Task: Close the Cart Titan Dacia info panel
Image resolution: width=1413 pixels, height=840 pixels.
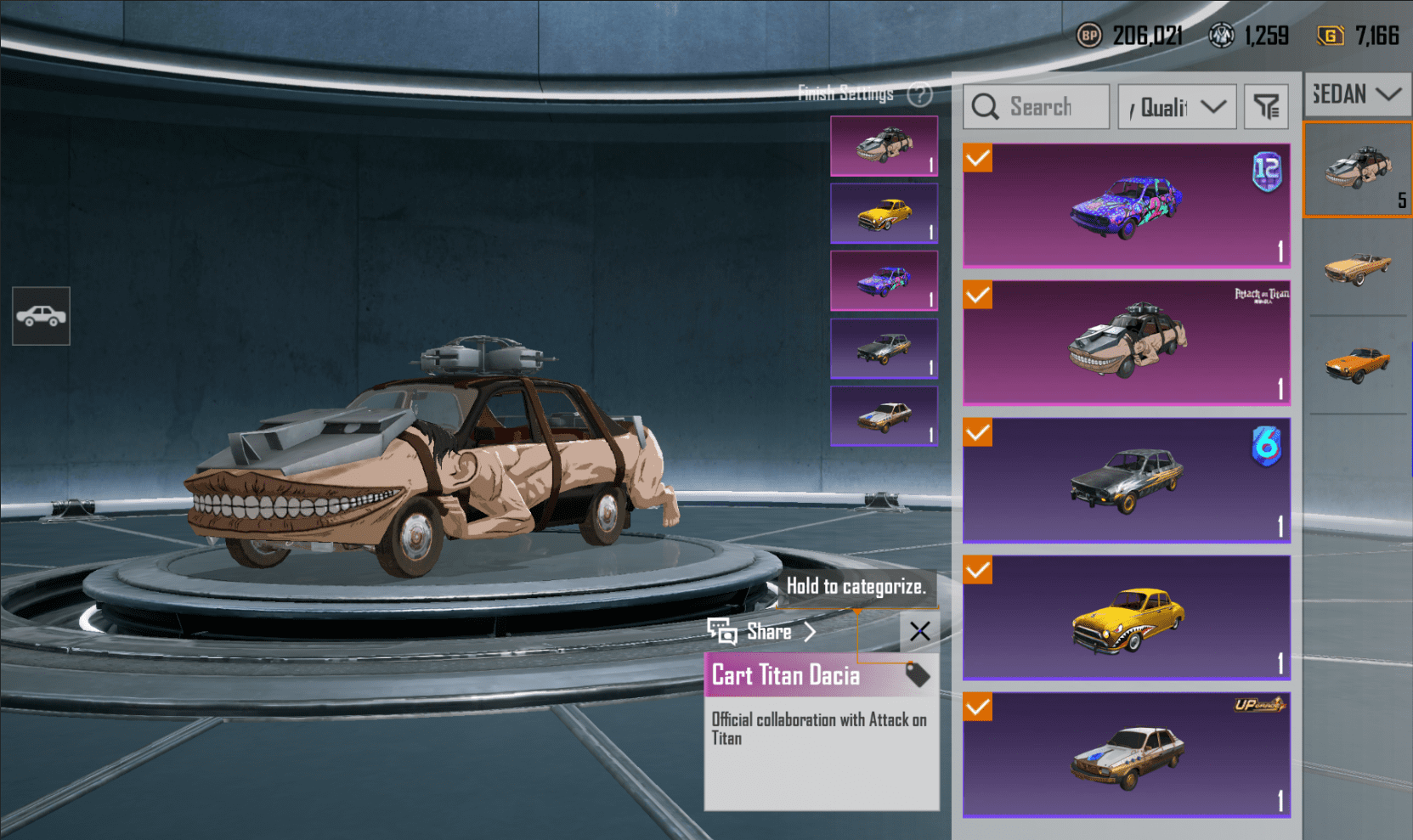Action: point(919,631)
